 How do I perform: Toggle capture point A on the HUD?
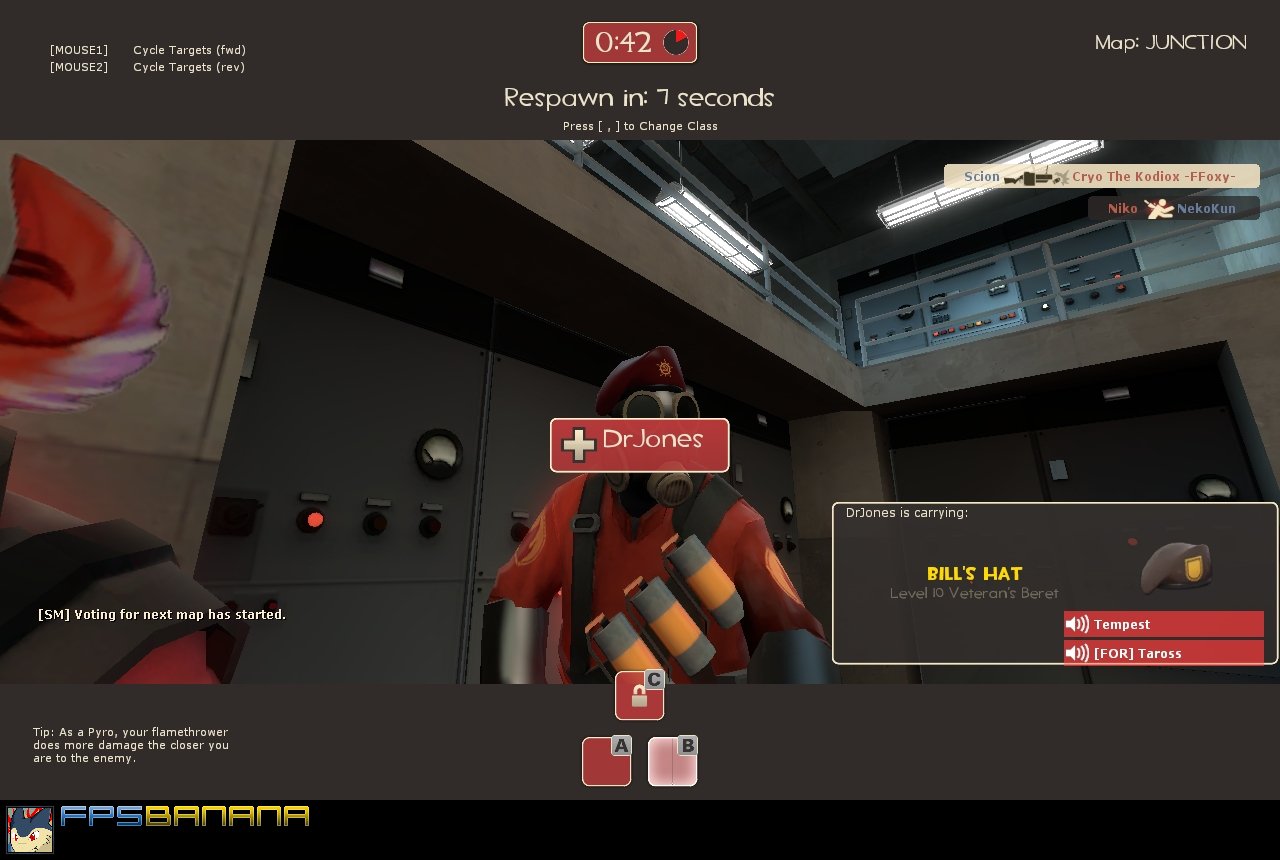click(606, 760)
